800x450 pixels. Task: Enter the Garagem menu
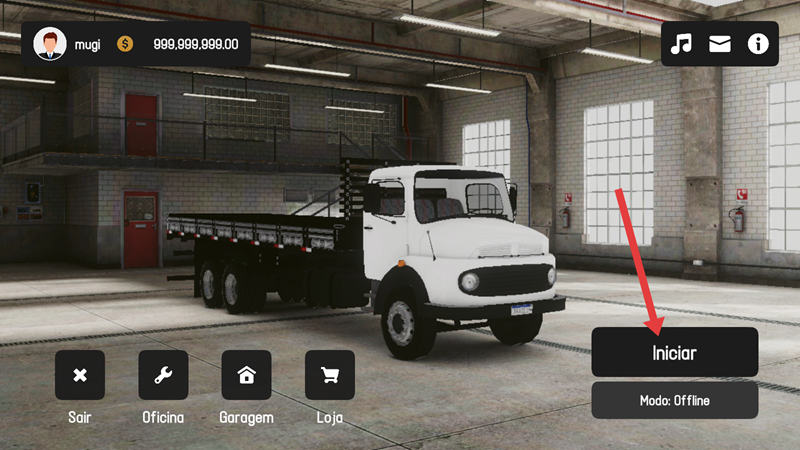pyautogui.click(x=246, y=376)
